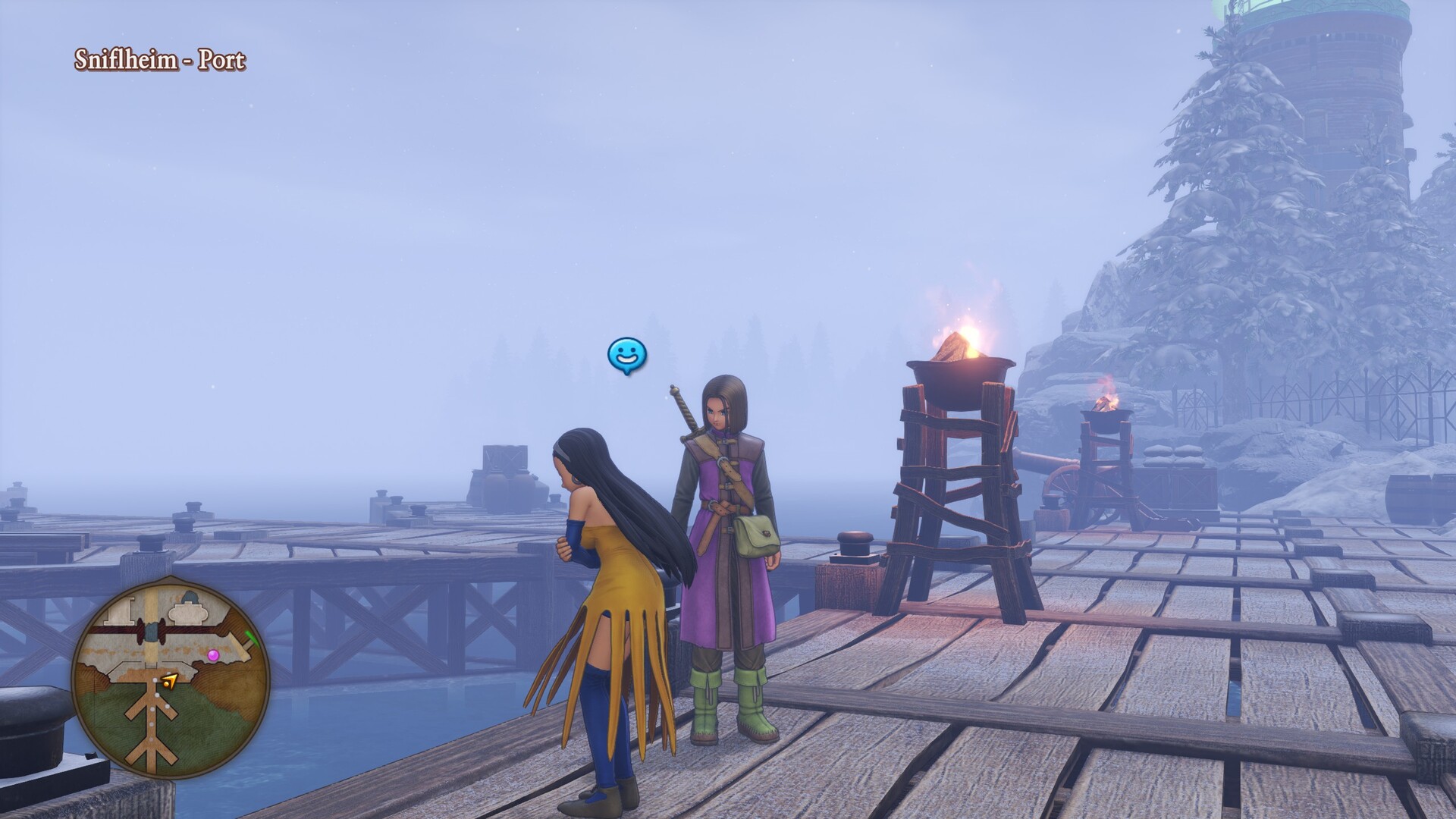Image resolution: width=1456 pixels, height=819 pixels.
Task: Select the yellow player arrow on minimap
Action: pos(169,682)
